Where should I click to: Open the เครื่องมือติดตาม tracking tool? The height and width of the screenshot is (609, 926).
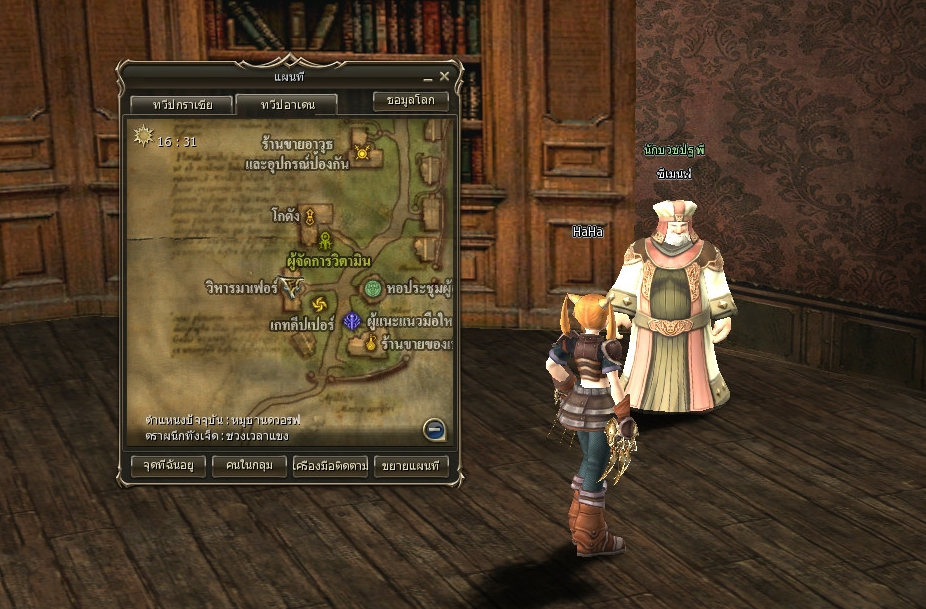click(330, 465)
